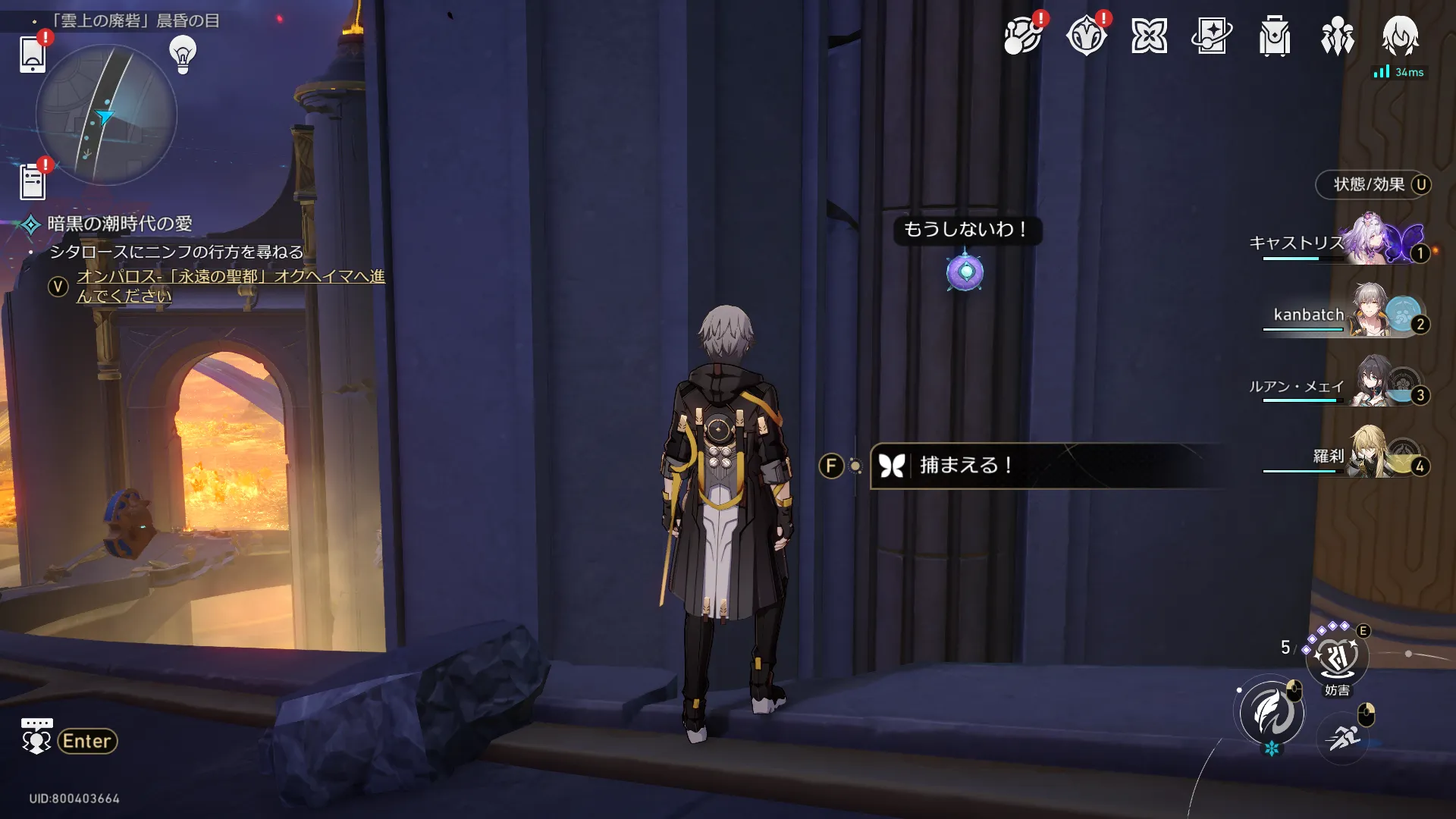
Task: Use the basic attack button
Action: pyautogui.click(x=1272, y=713)
